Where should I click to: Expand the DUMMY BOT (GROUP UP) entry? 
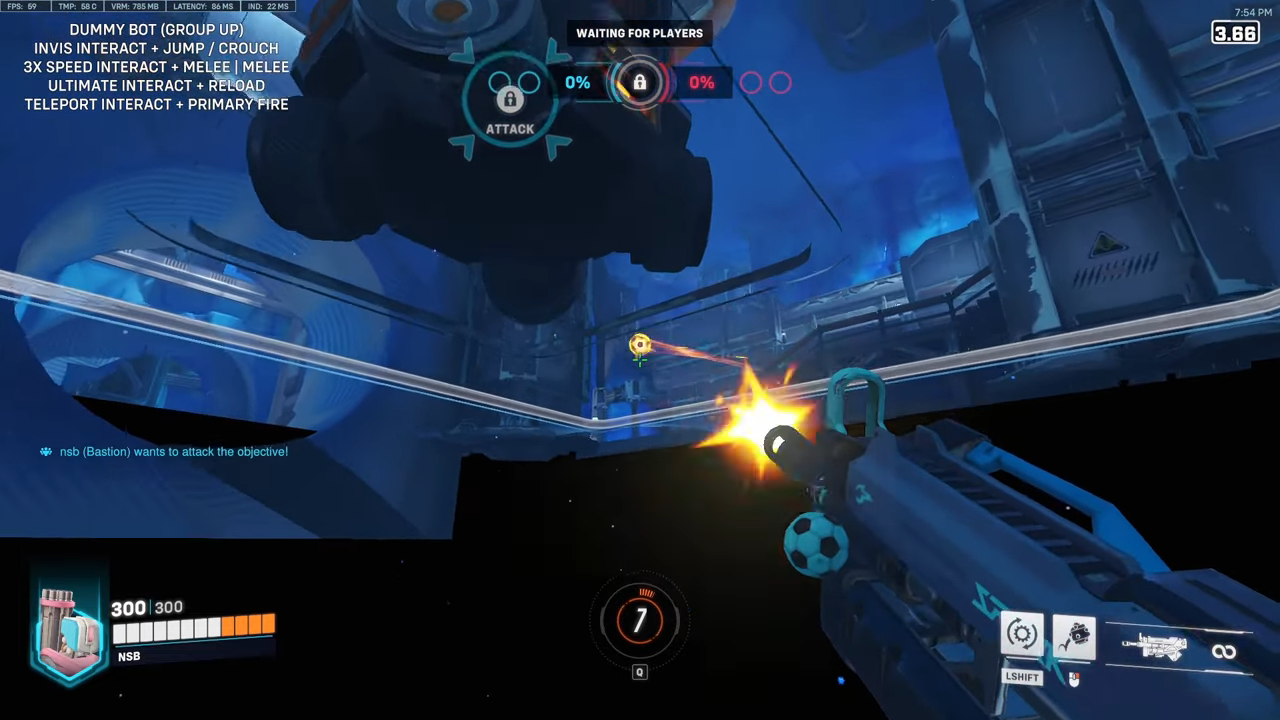(x=156, y=29)
